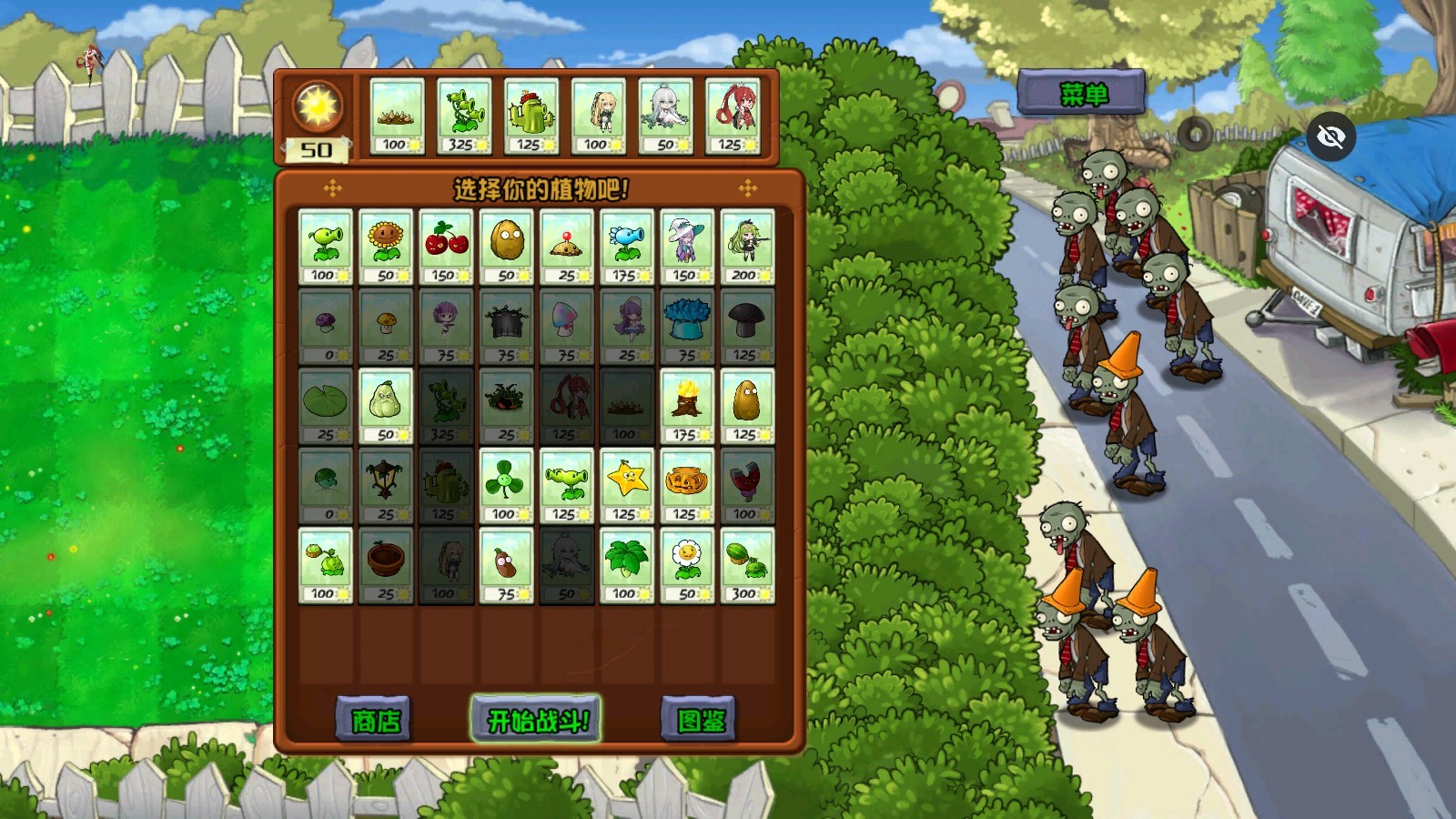
Task: Open the 菜单 menu
Action: 1081,93
